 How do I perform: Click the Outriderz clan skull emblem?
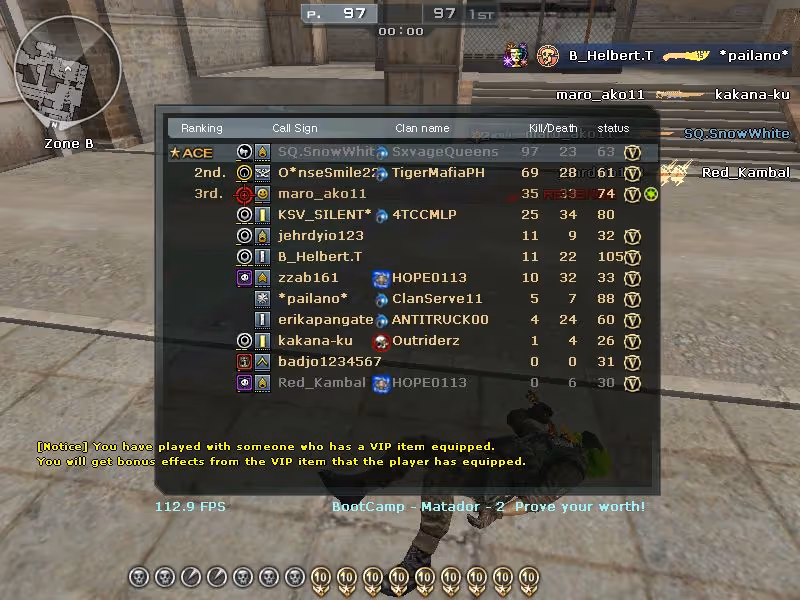[380, 341]
